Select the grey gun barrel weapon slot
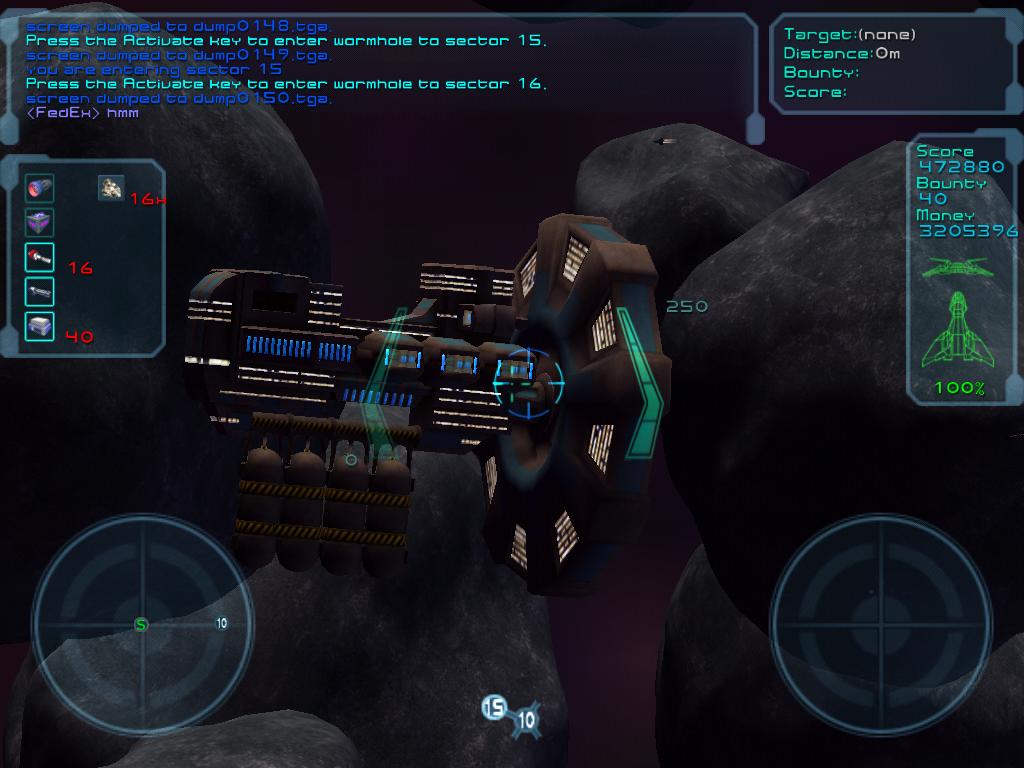 tap(40, 292)
